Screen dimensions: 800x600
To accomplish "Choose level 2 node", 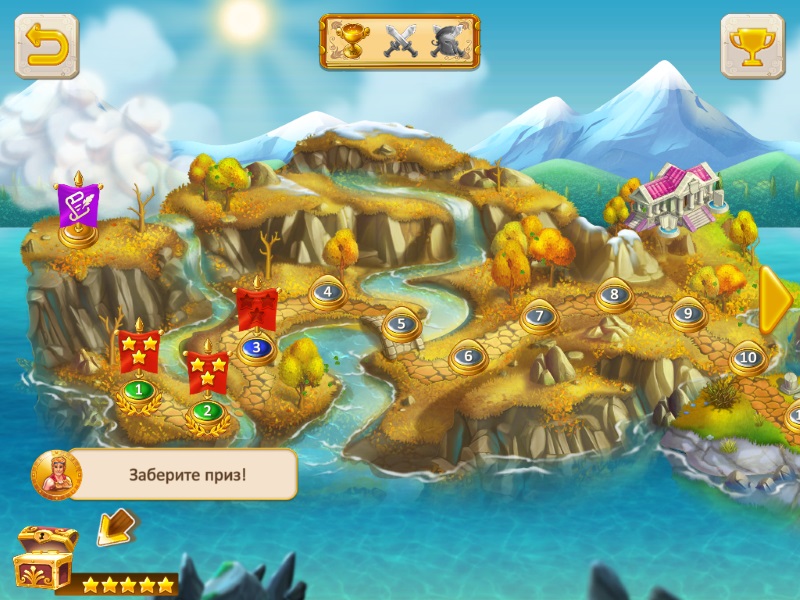I will click(x=207, y=409).
